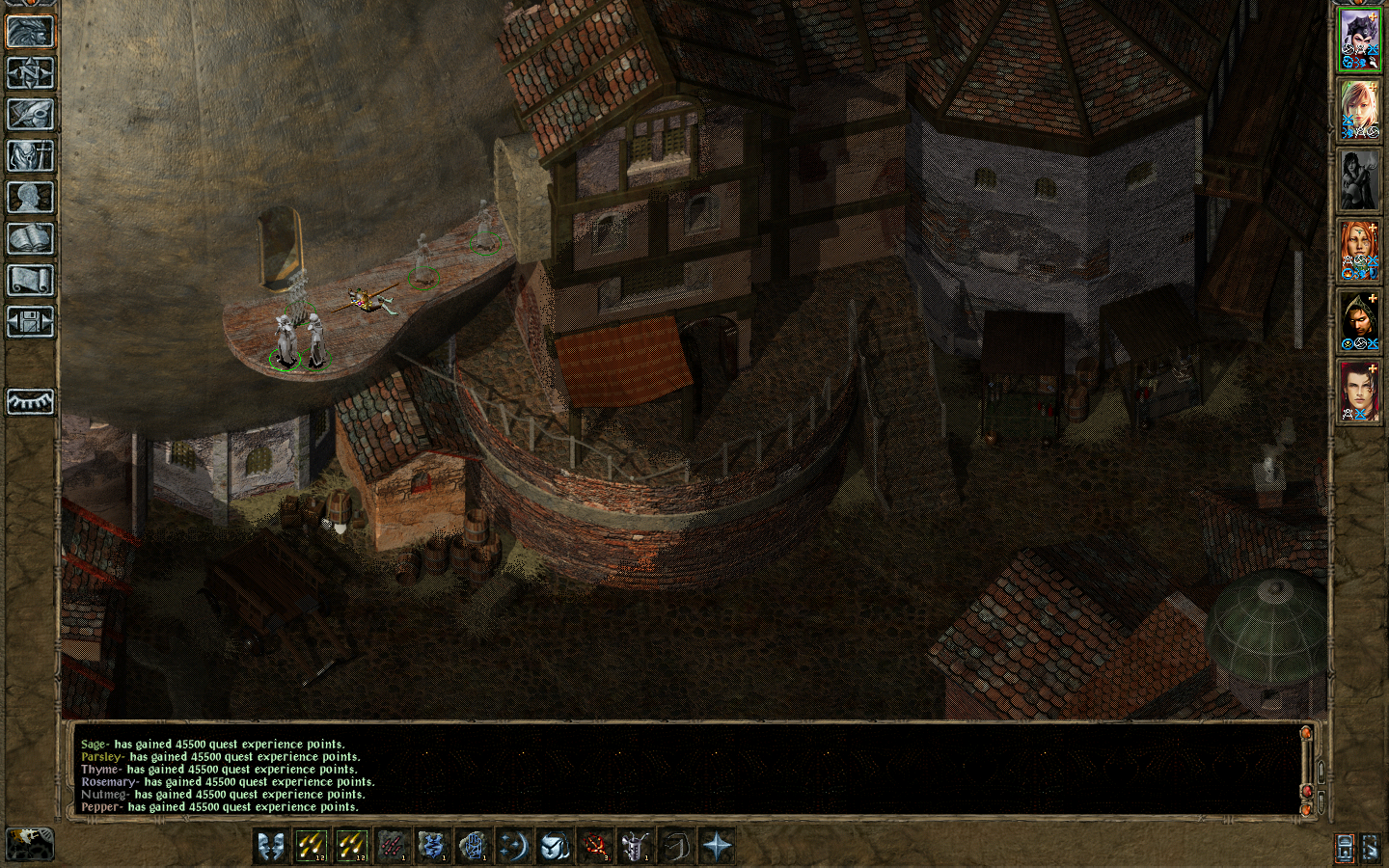The width and height of the screenshot is (1389, 868).
Task: Open the options floppy disk button
Action: coord(30,321)
